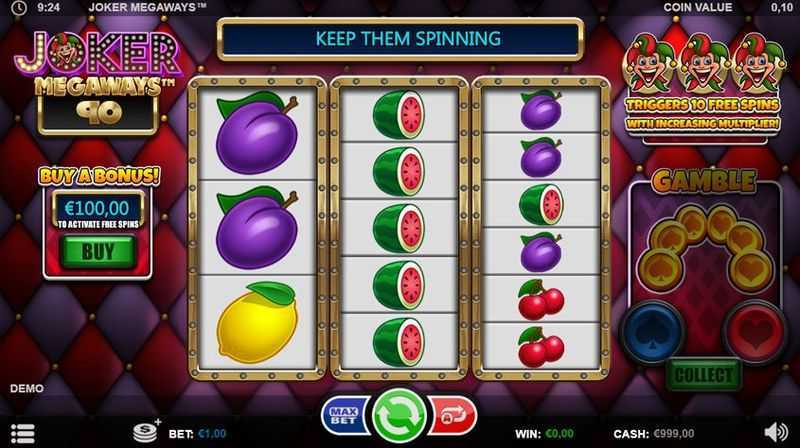800x448 pixels.
Task: Collect the gamble winnings
Action: [x=705, y=376]
